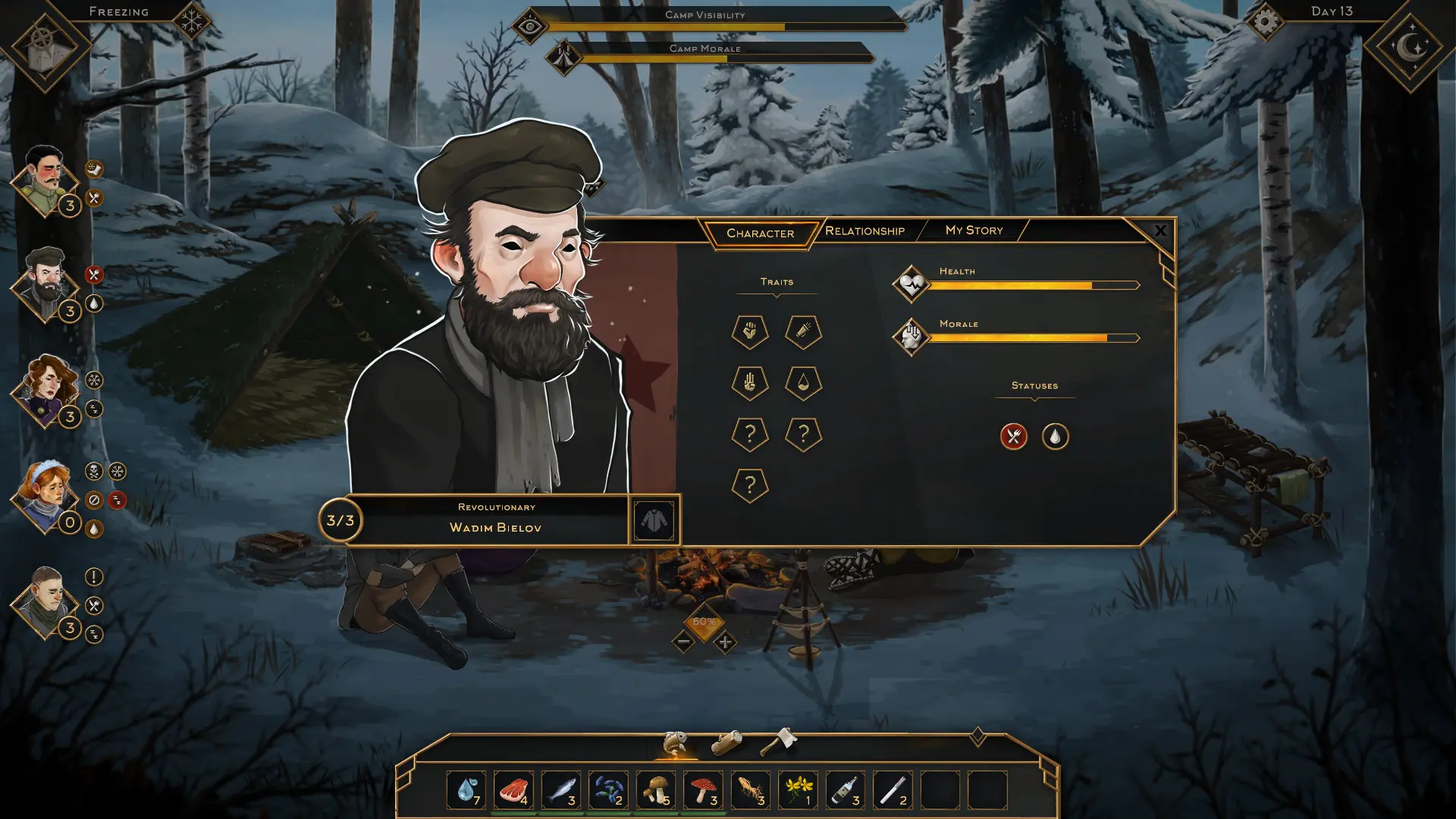Choose the red-haired girl with headband portrait
The width and height of the screenshot is (1456, 819).
coord(44,494)
